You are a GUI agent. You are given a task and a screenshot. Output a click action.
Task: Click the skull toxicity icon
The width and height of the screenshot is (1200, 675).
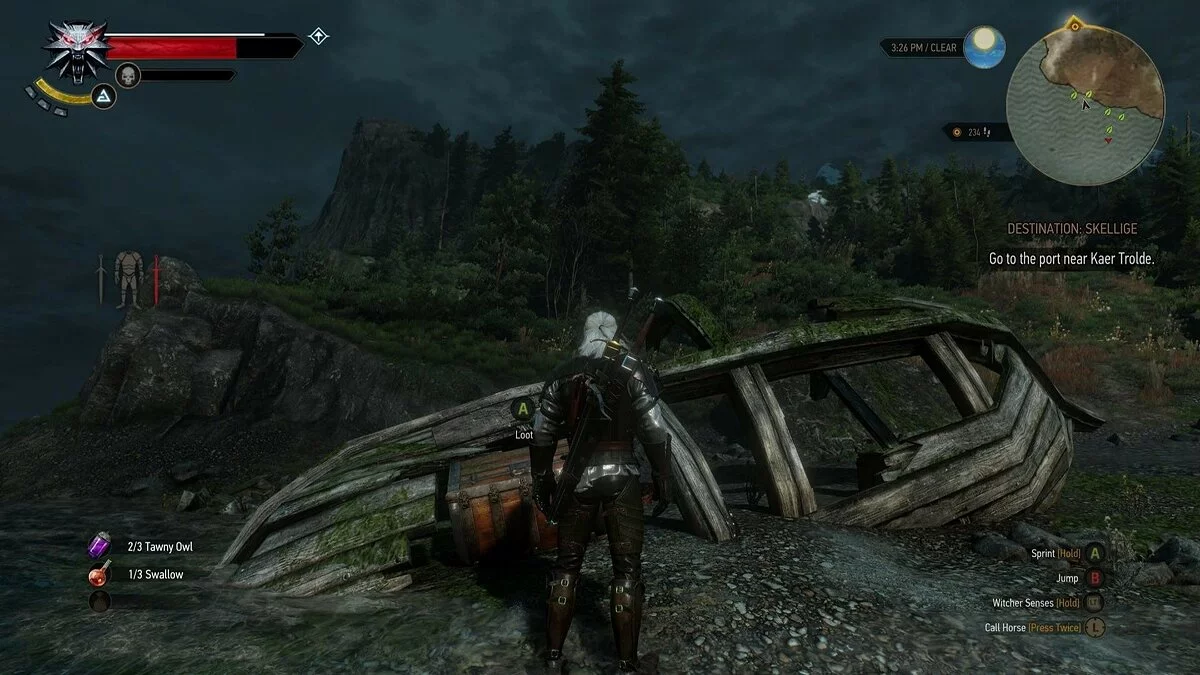click(x=128, y=75)
